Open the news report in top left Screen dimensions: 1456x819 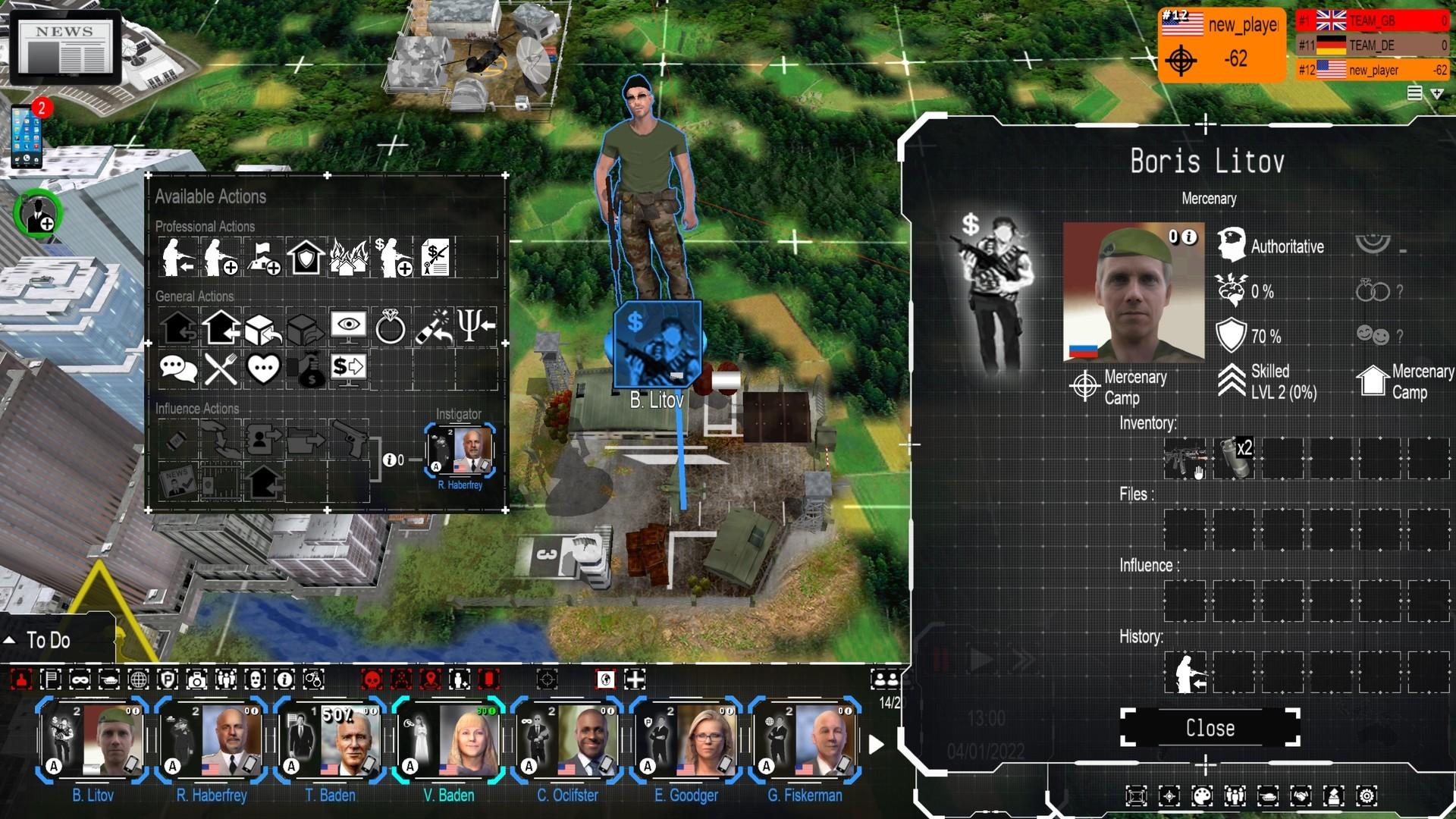(64, 45)
